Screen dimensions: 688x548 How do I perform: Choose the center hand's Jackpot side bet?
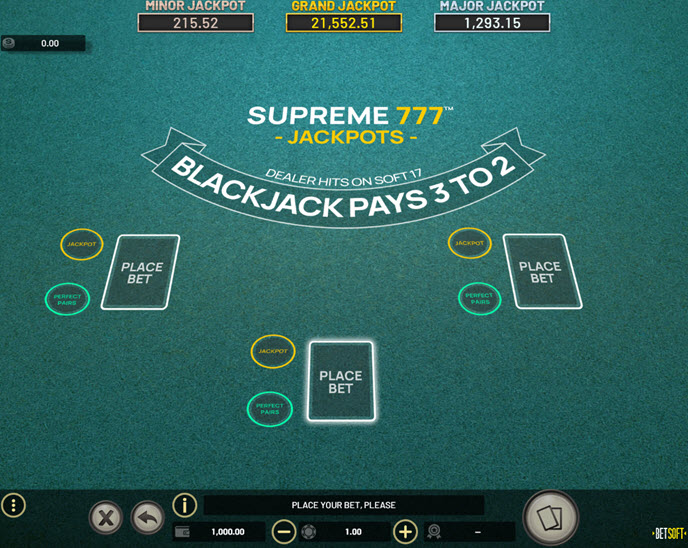click(x=273, y=351)
